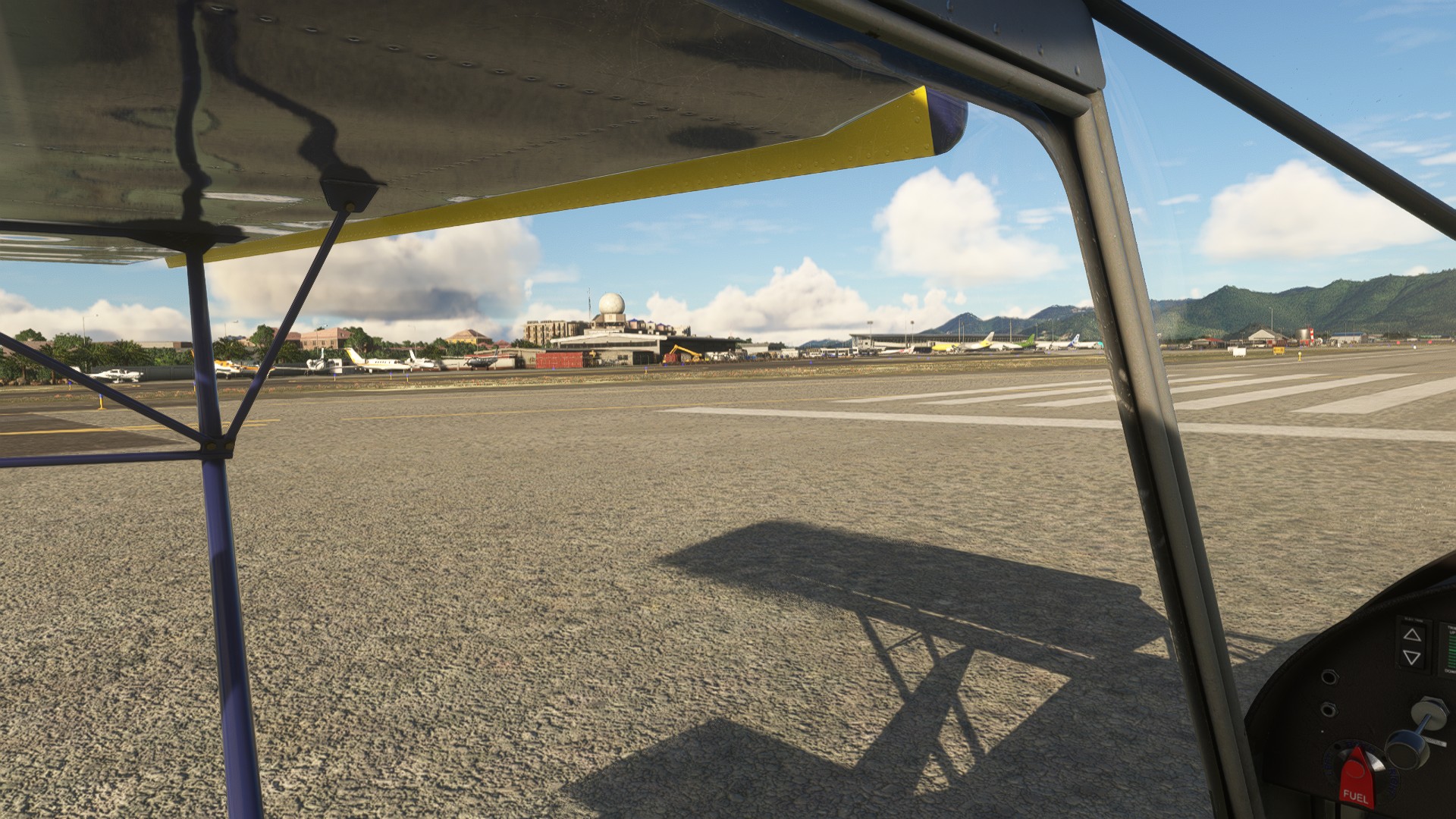Click the elevator trim down arrow switch
The height and width of the screenshot is (819, 1456).
1411,657
